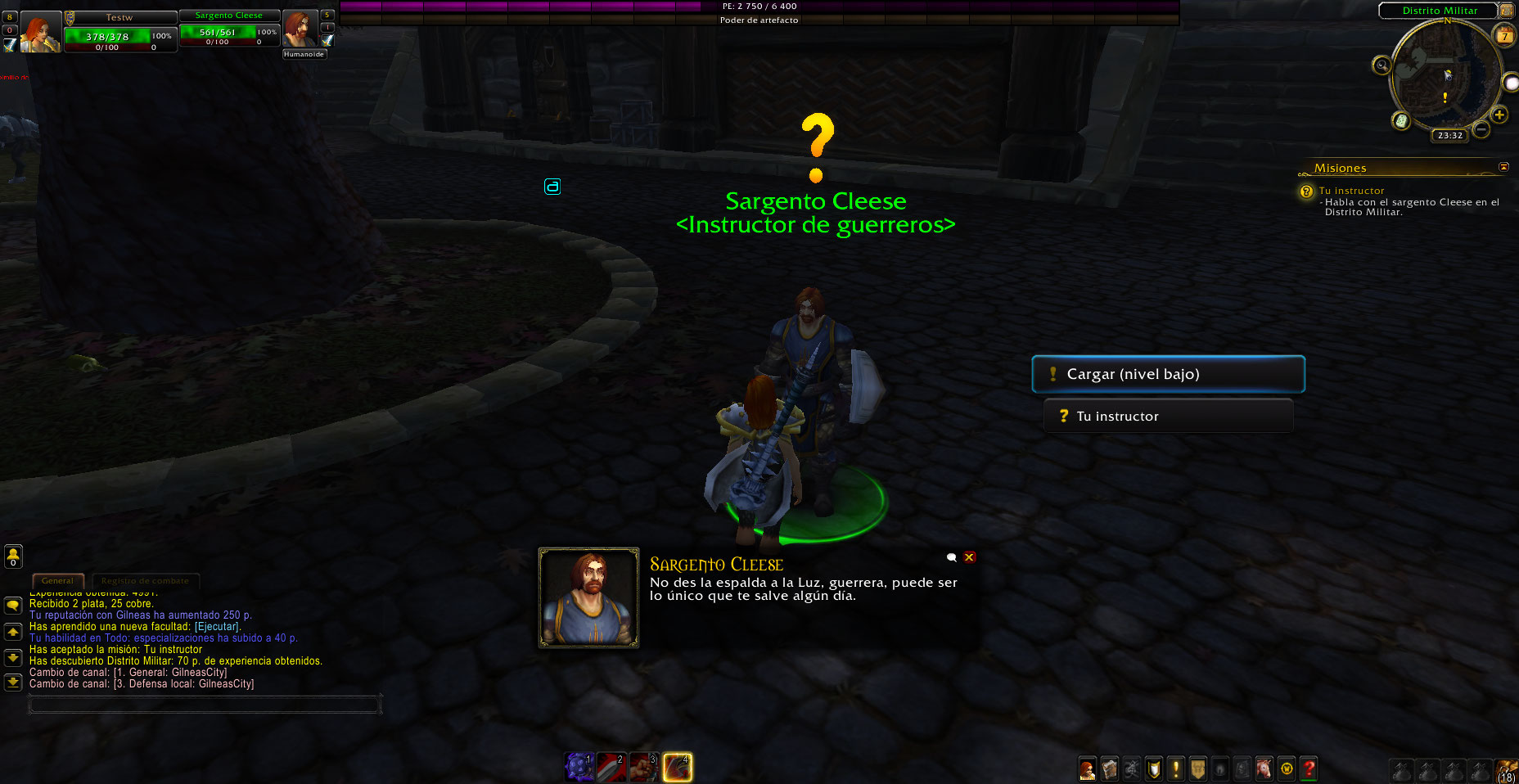Open the calendar icon showing day 7
The image size is (1519, 784).
point(1504,35)
